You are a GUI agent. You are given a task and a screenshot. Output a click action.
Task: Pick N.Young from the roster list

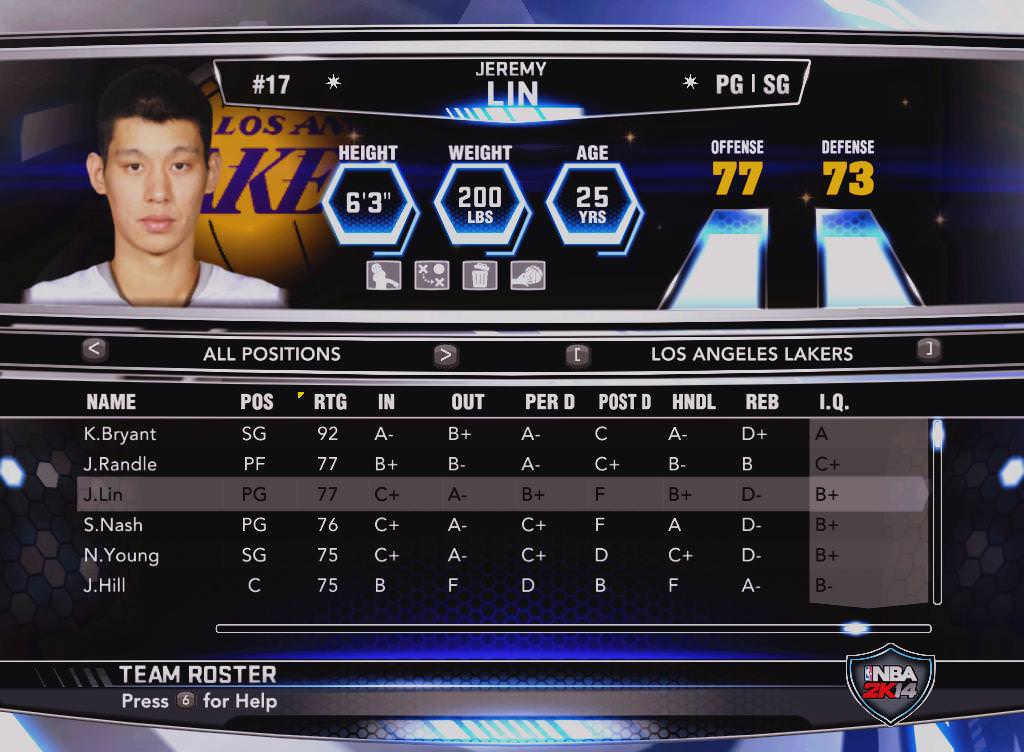click(x=120, y=555)
